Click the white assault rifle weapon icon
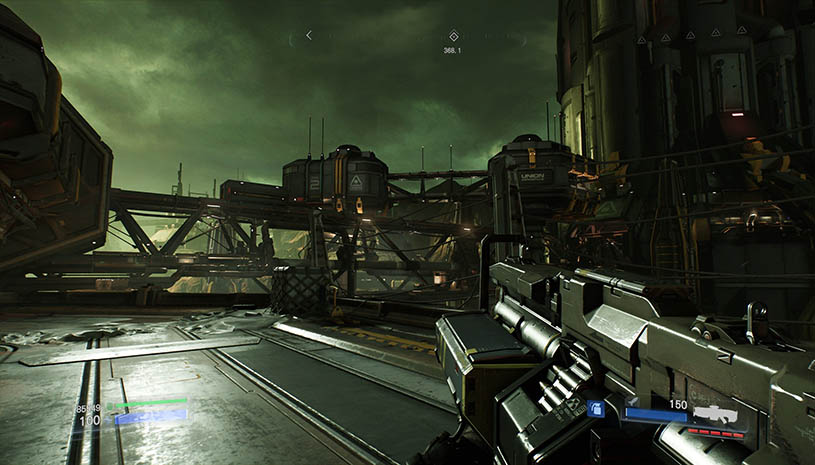Viewport: 815px width, 465px height. coord(716,413)
